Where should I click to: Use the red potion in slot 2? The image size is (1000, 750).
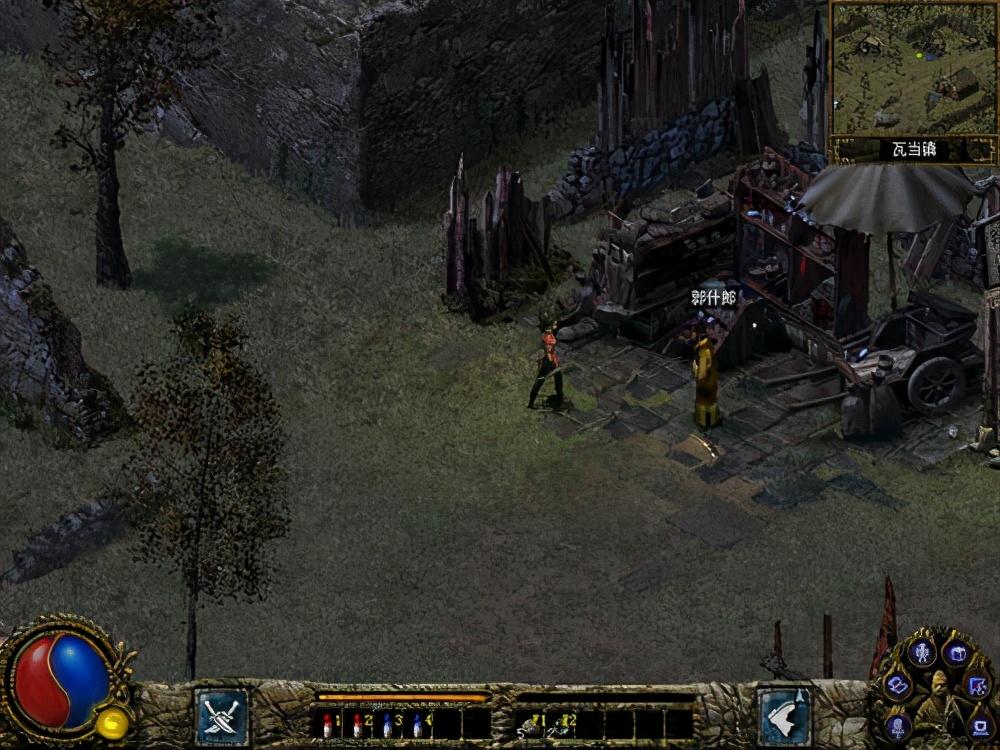pyautogui.click(x=357, y=723)
